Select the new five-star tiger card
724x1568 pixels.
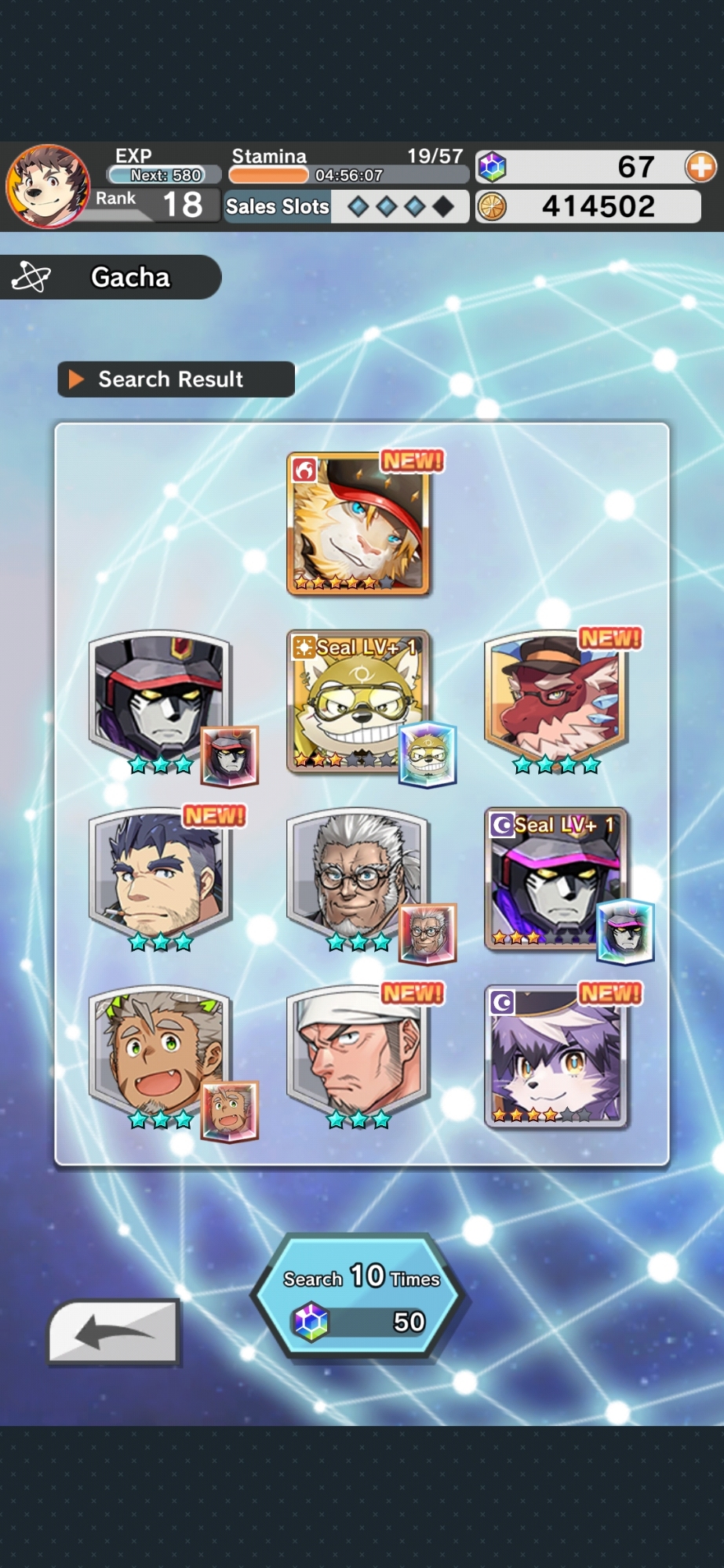tap(358, 523)
